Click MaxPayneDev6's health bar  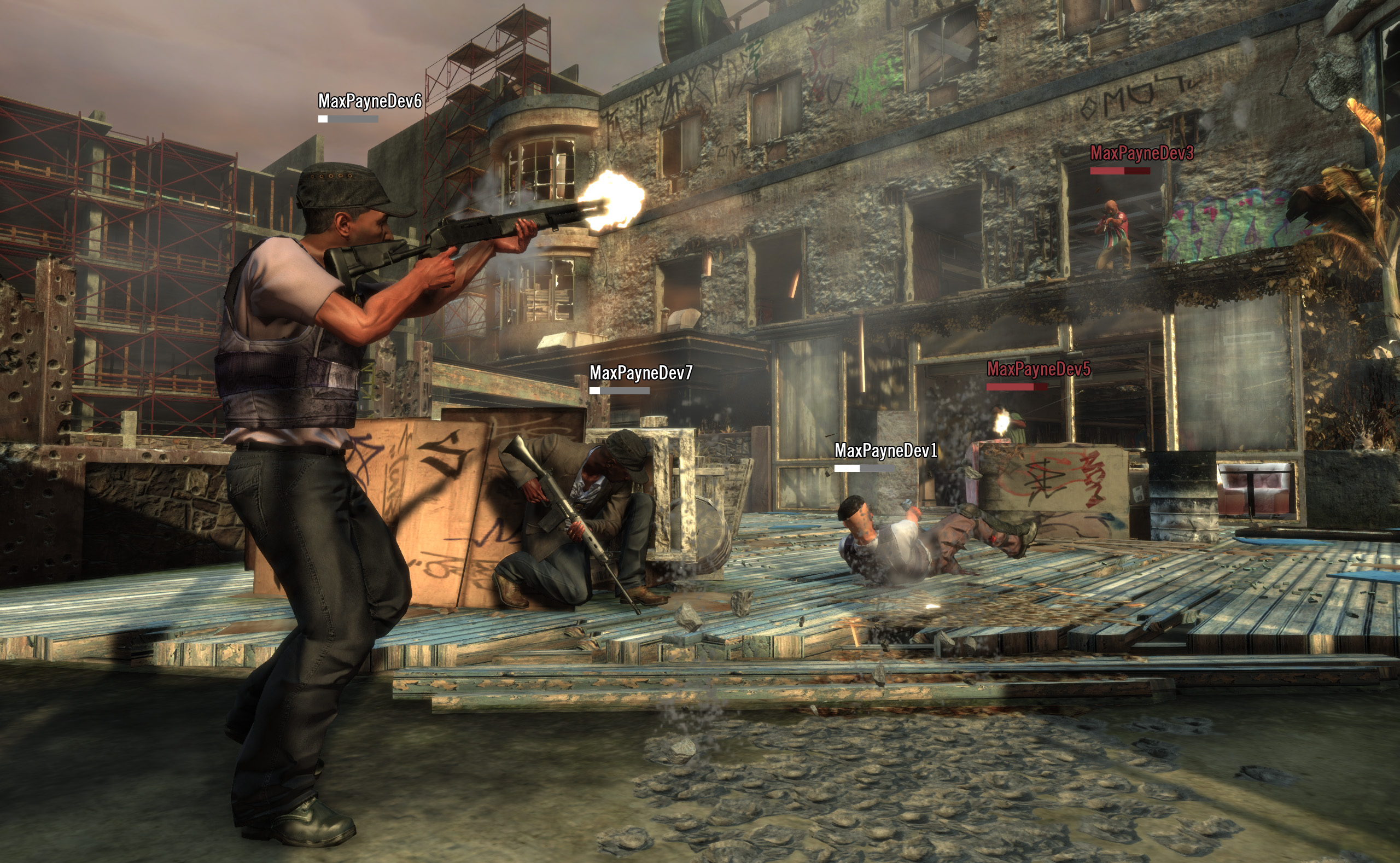pyautogui.click(x=348, y=120)
